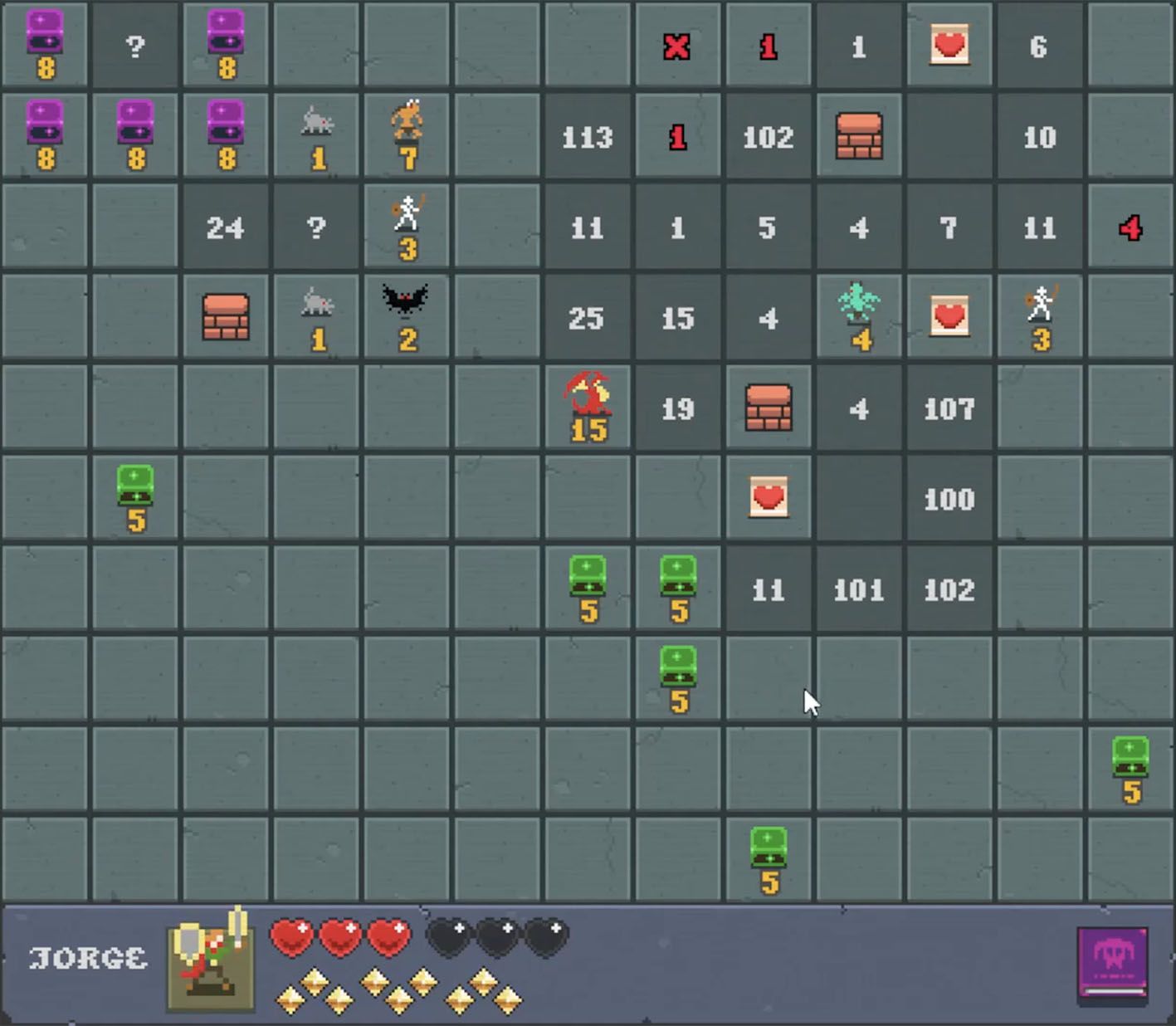Click the tile numbered 101
Image resolution: width=1176 pixels, height=1026 pixels.
pyautogui.click(x=858, y=589)
